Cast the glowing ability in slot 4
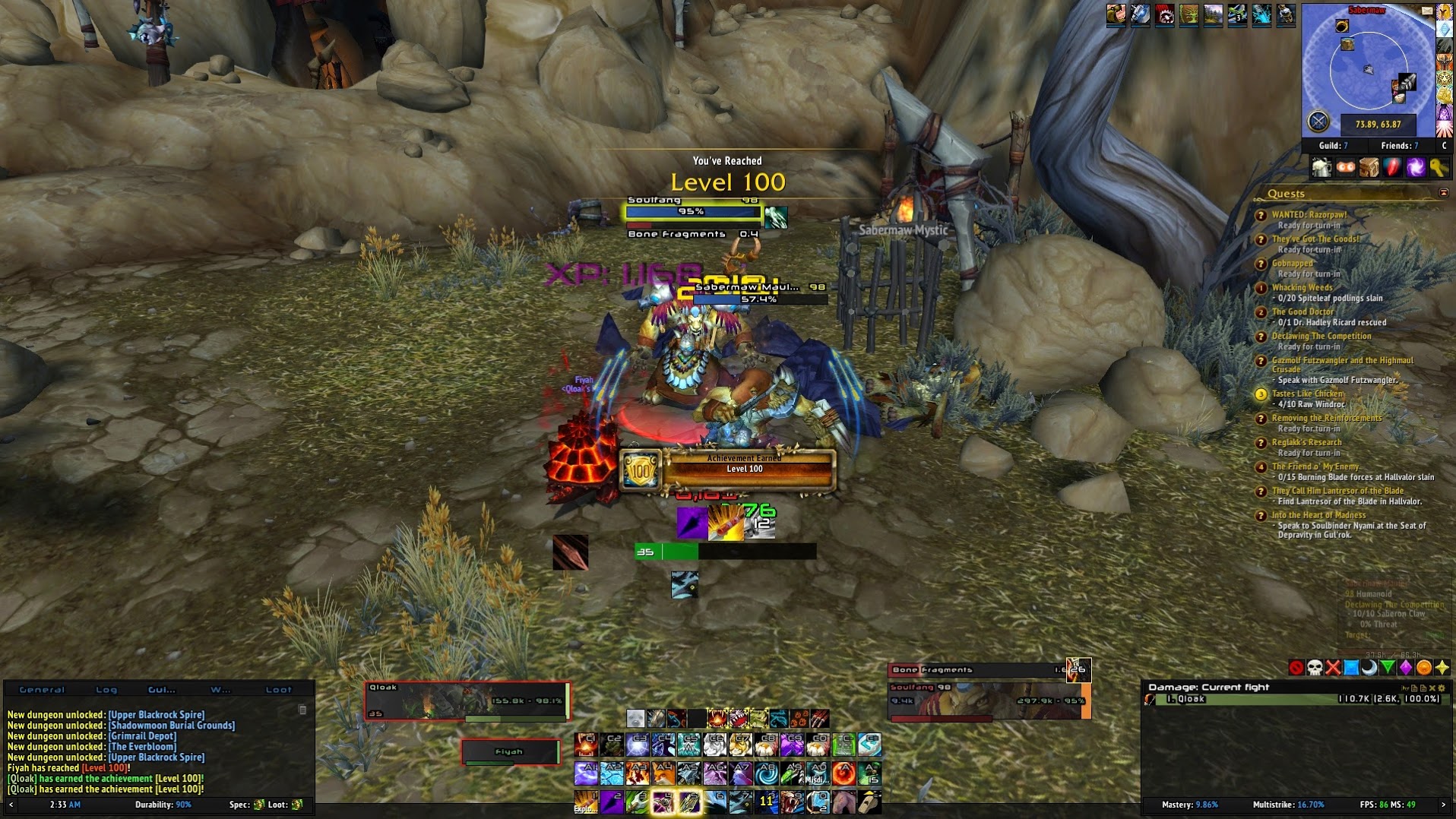The image size is (1456, 819). click(x=663, y=802)
